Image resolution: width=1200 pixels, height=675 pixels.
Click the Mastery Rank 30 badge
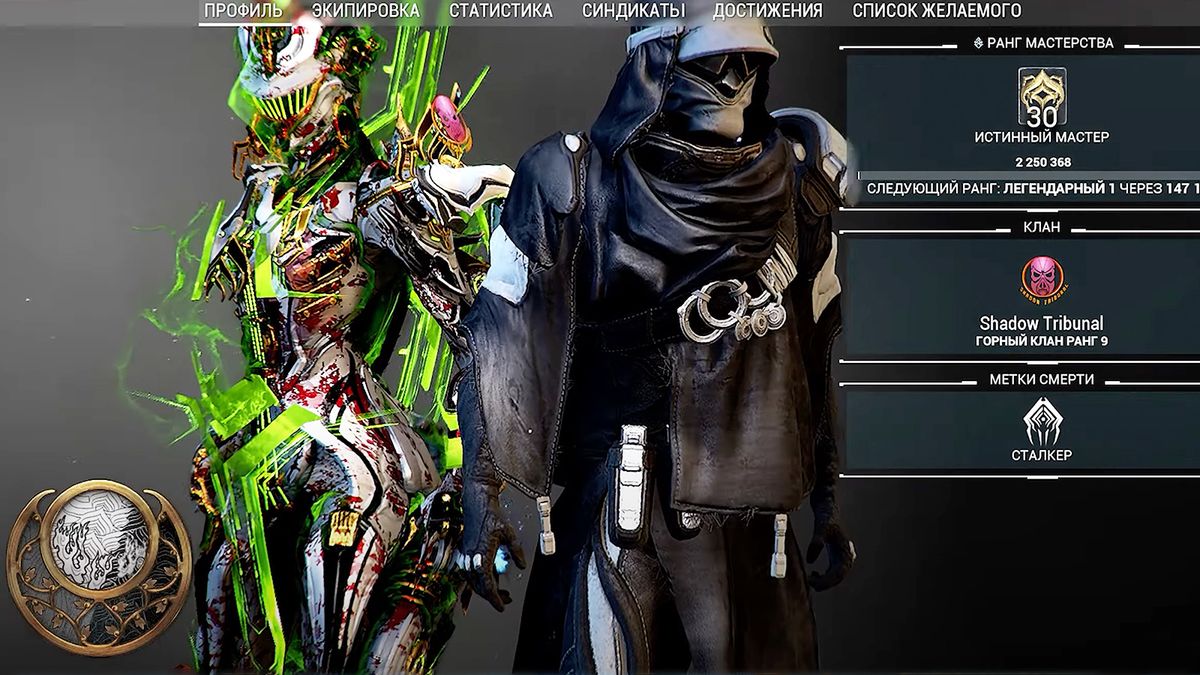coord(1042,98)
